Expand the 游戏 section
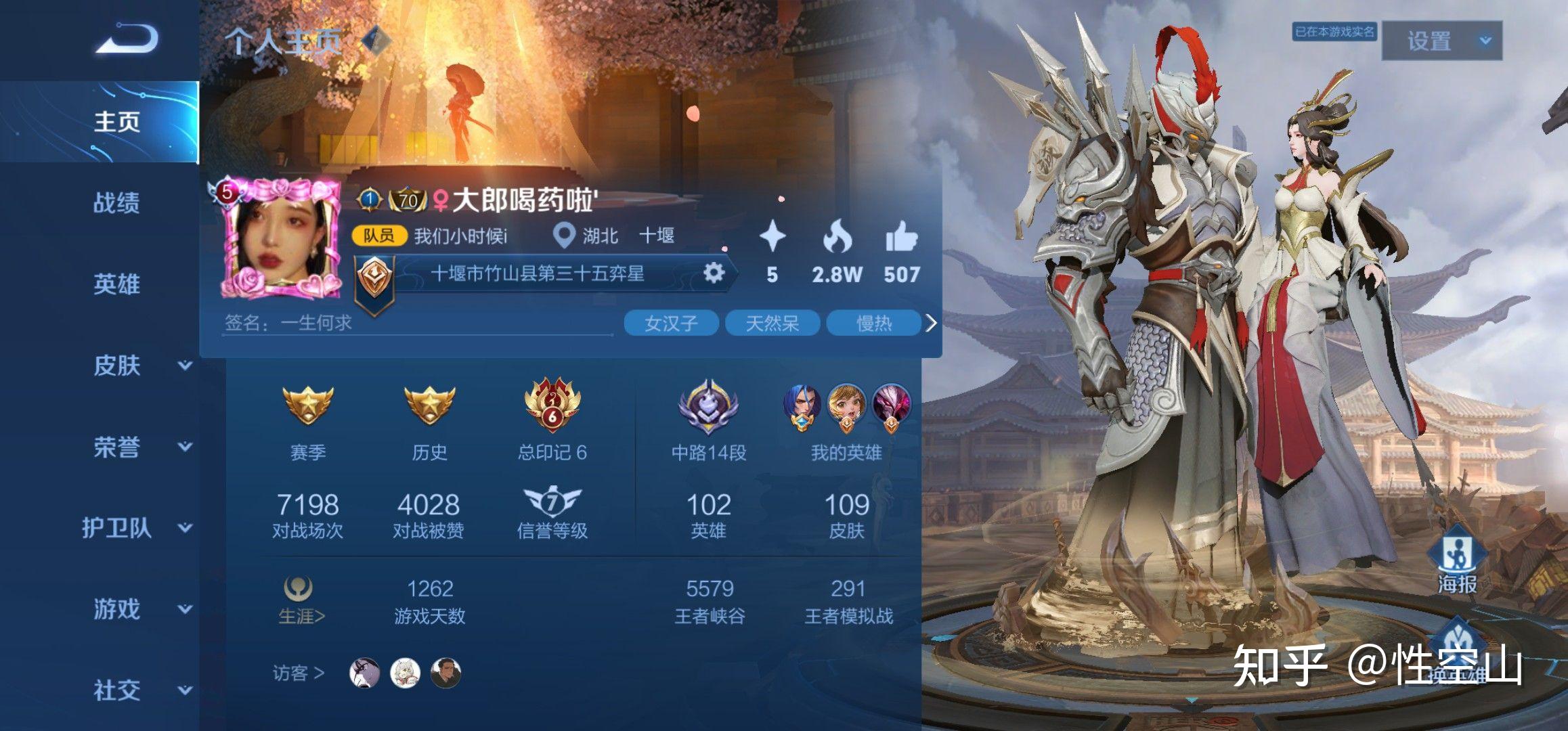Image resolution: width=1568 pixels, height=731 pixels. (x=184, y=609)
